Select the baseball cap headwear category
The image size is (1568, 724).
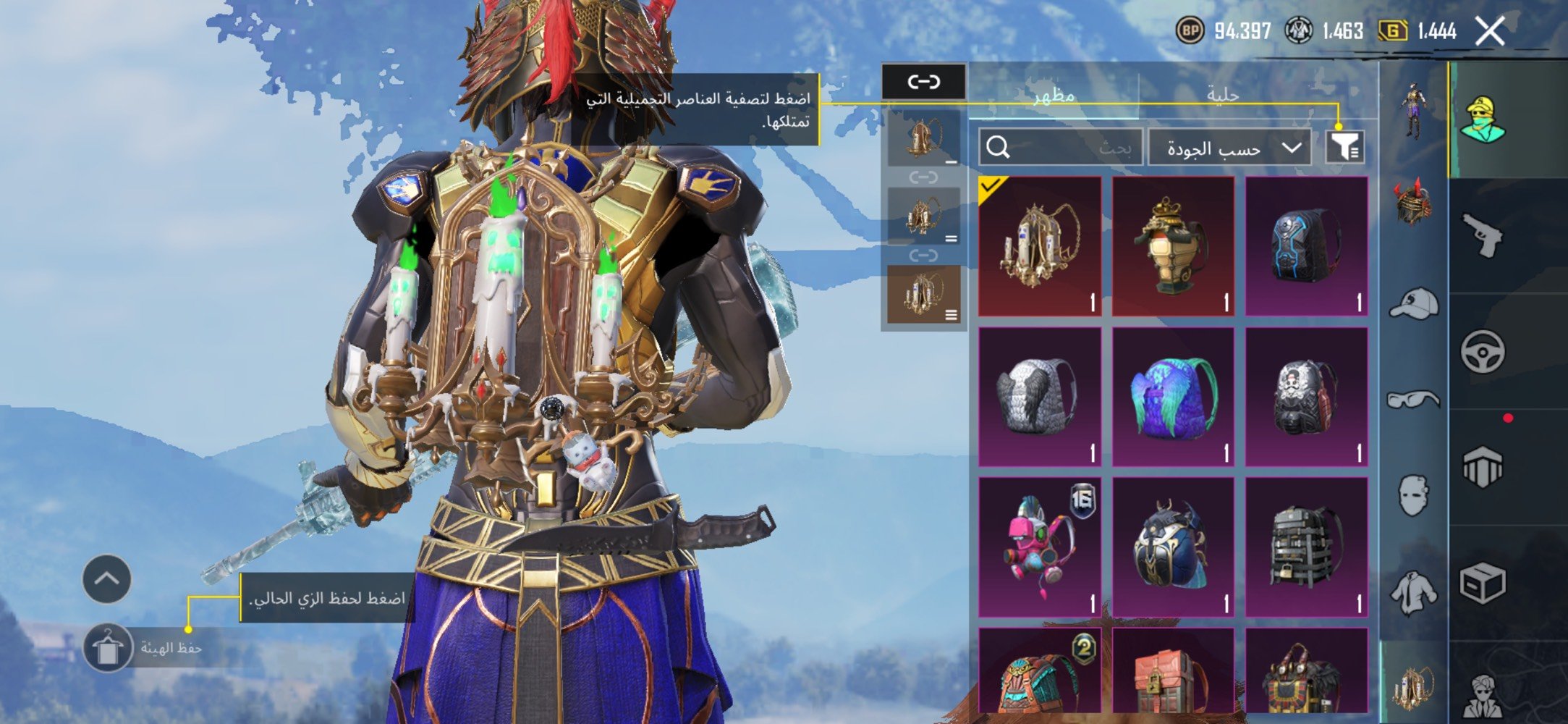1413,304
